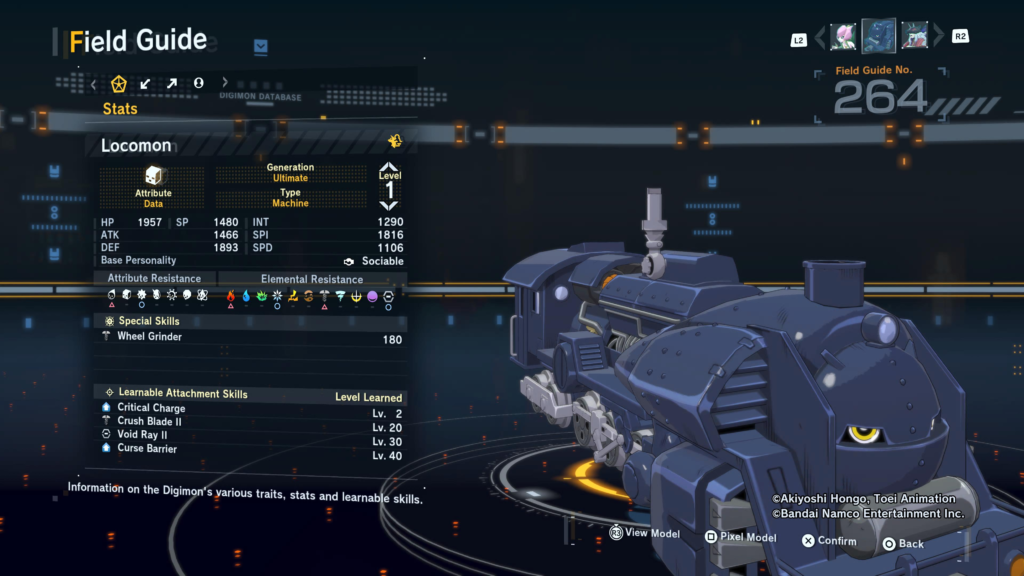Select the red-armored Digimon thumbnail
Viewport: 1024px width, 576px height.
click(914, 37)
